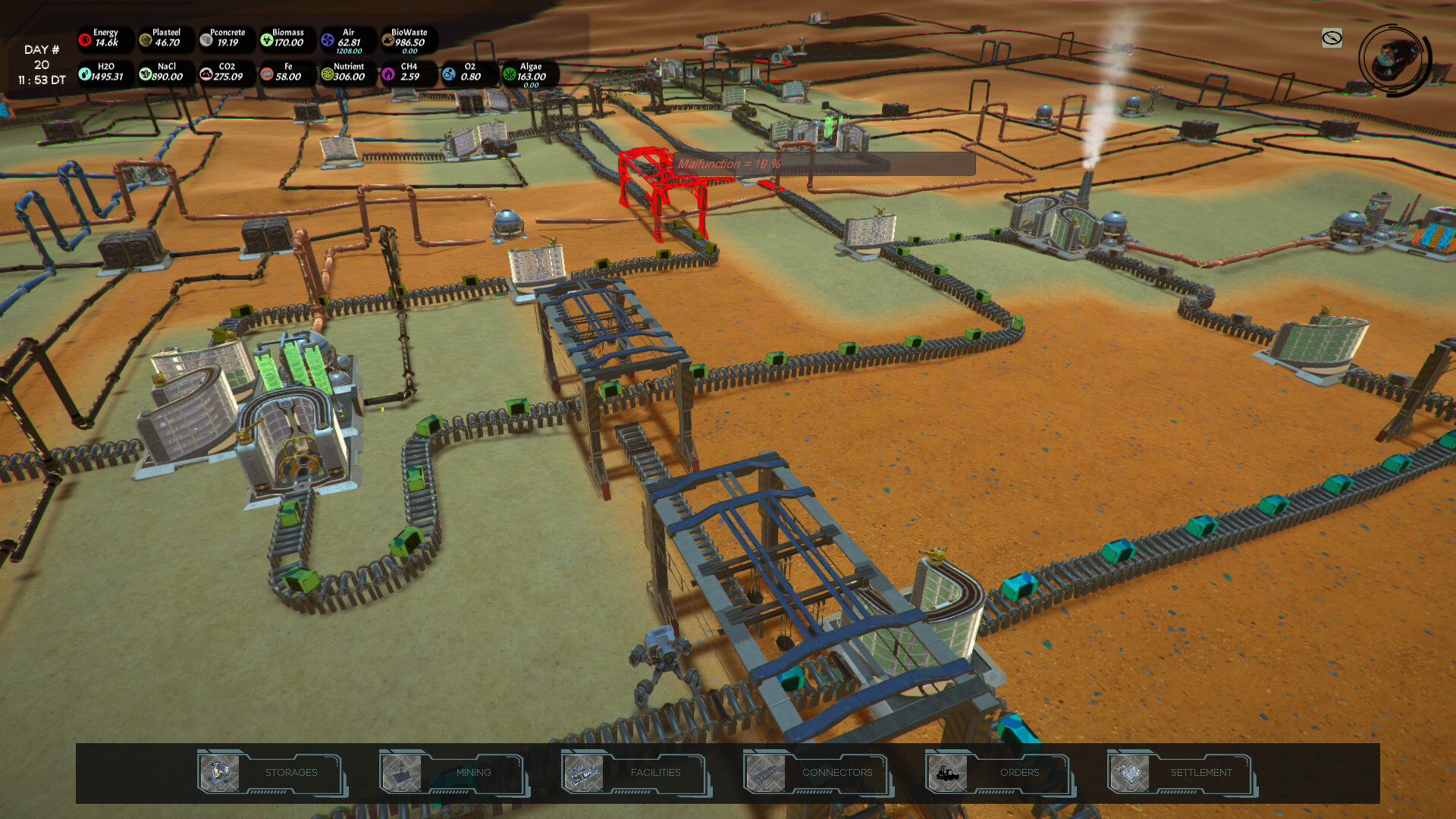Click the Malfunction warning message
The width and height of the screenshot is (1456, 819).
[730, 164]
